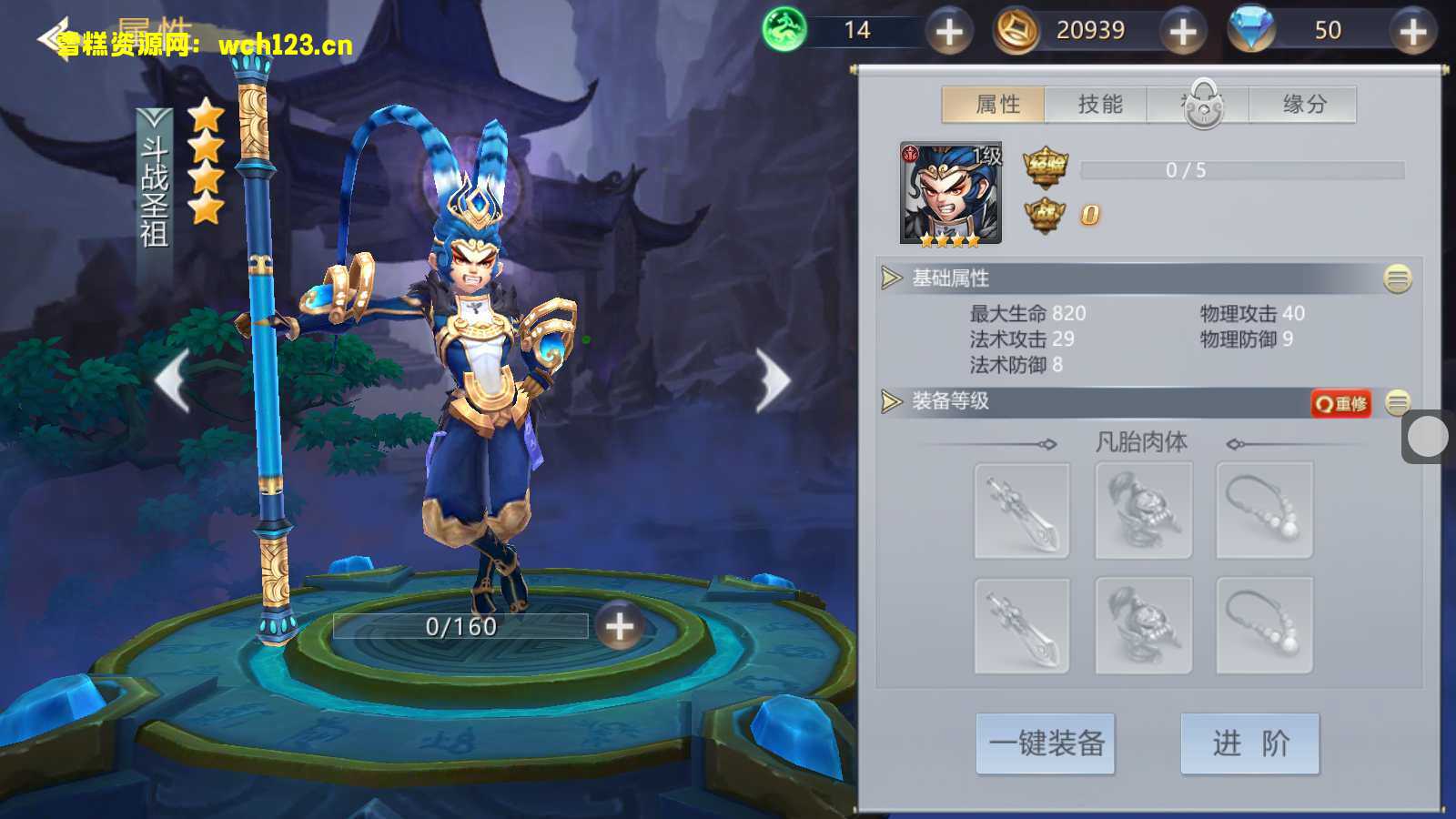Click the 斗战圣祖 character portrait
The height and width of the screenshot is (819, 1456).
[948, 191]
